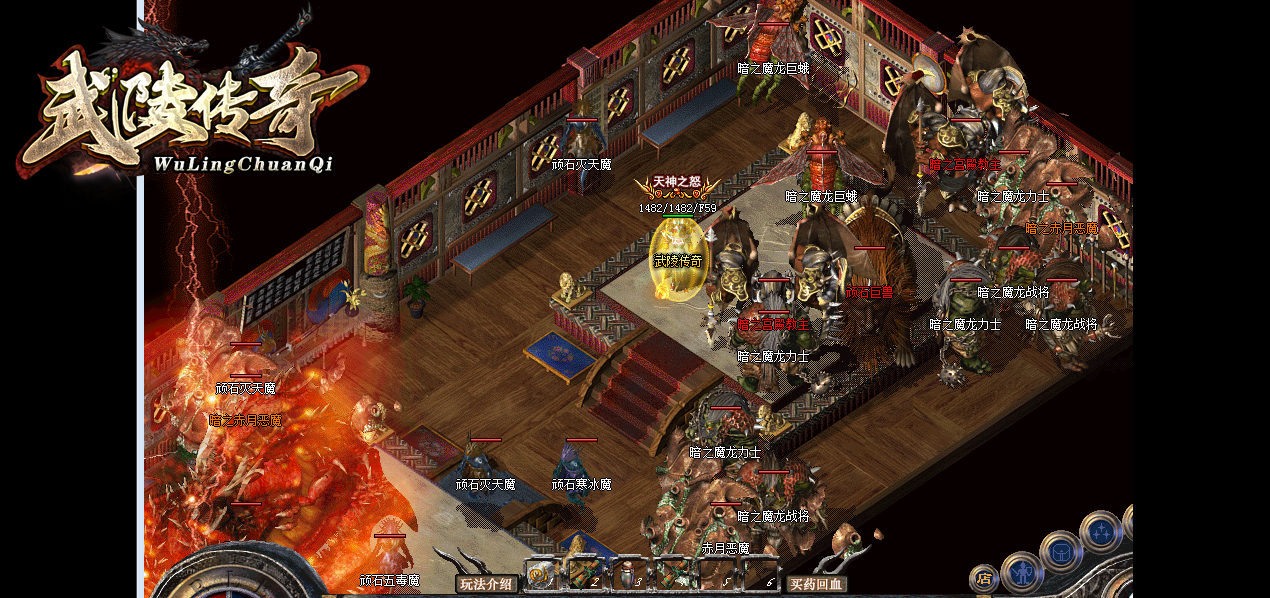Open the bag inventory icon

tap(1060, 551)
